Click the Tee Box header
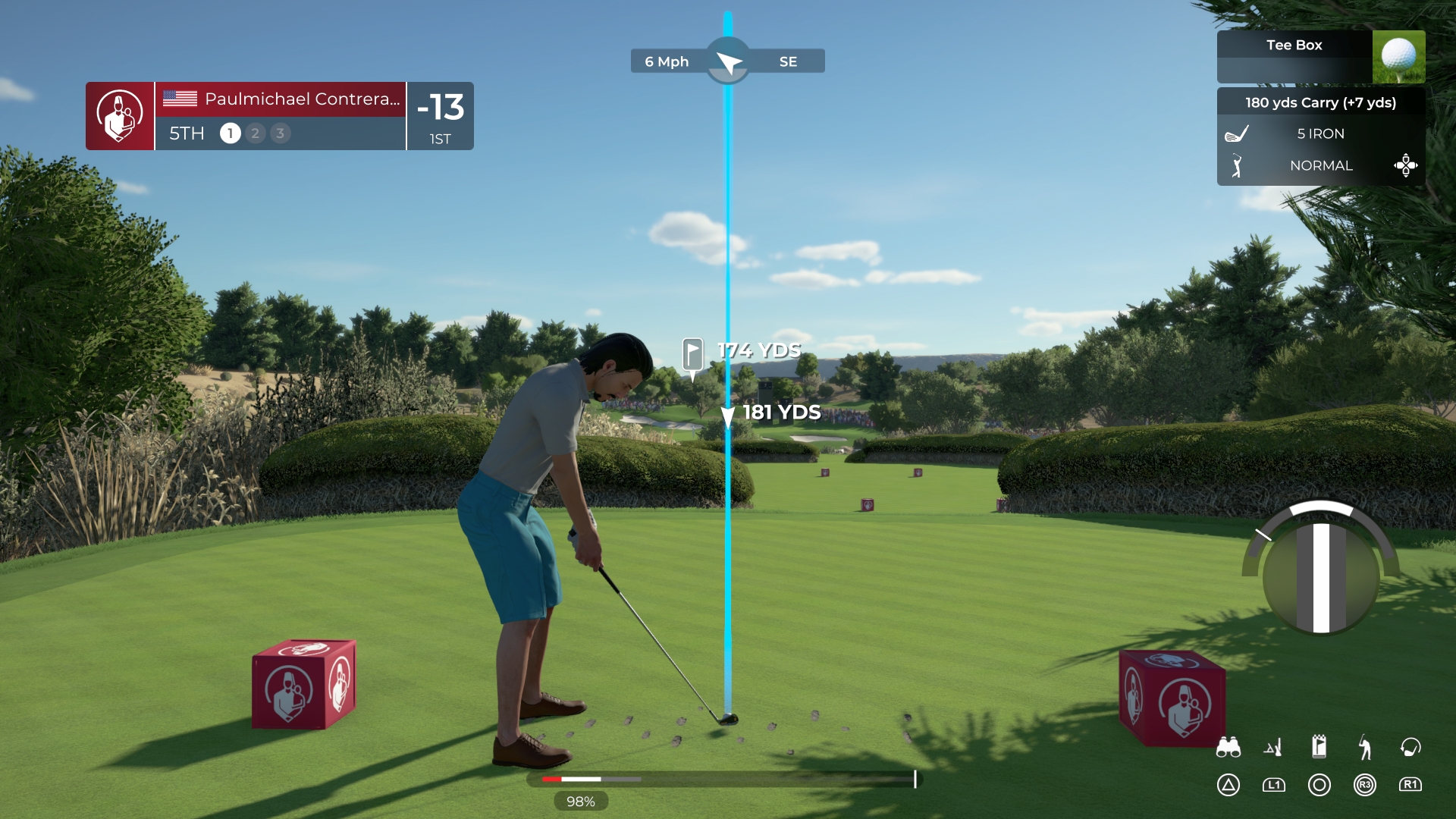This screenshot has width=1456, height=819. click(x=1293, y=45)
